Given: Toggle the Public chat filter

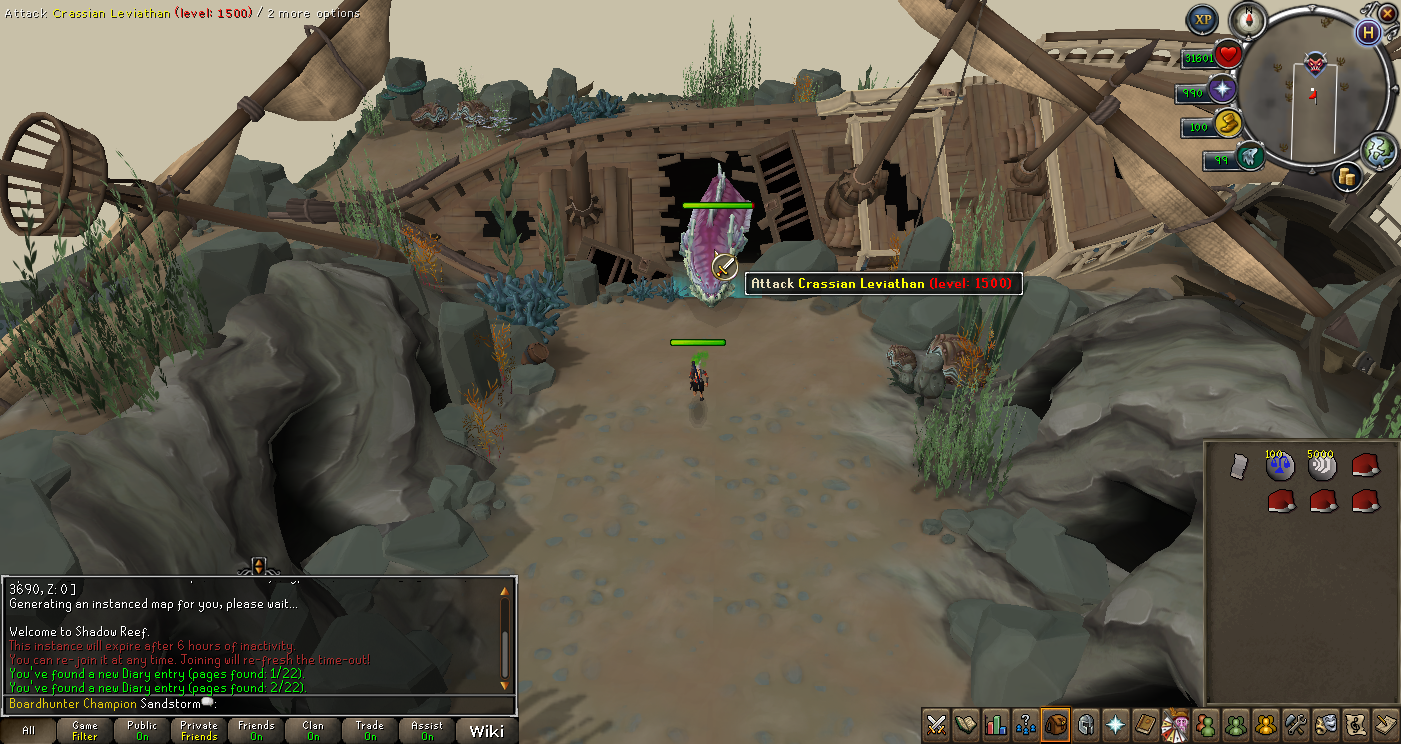Looking at the screenshot, I should (142, 731).
